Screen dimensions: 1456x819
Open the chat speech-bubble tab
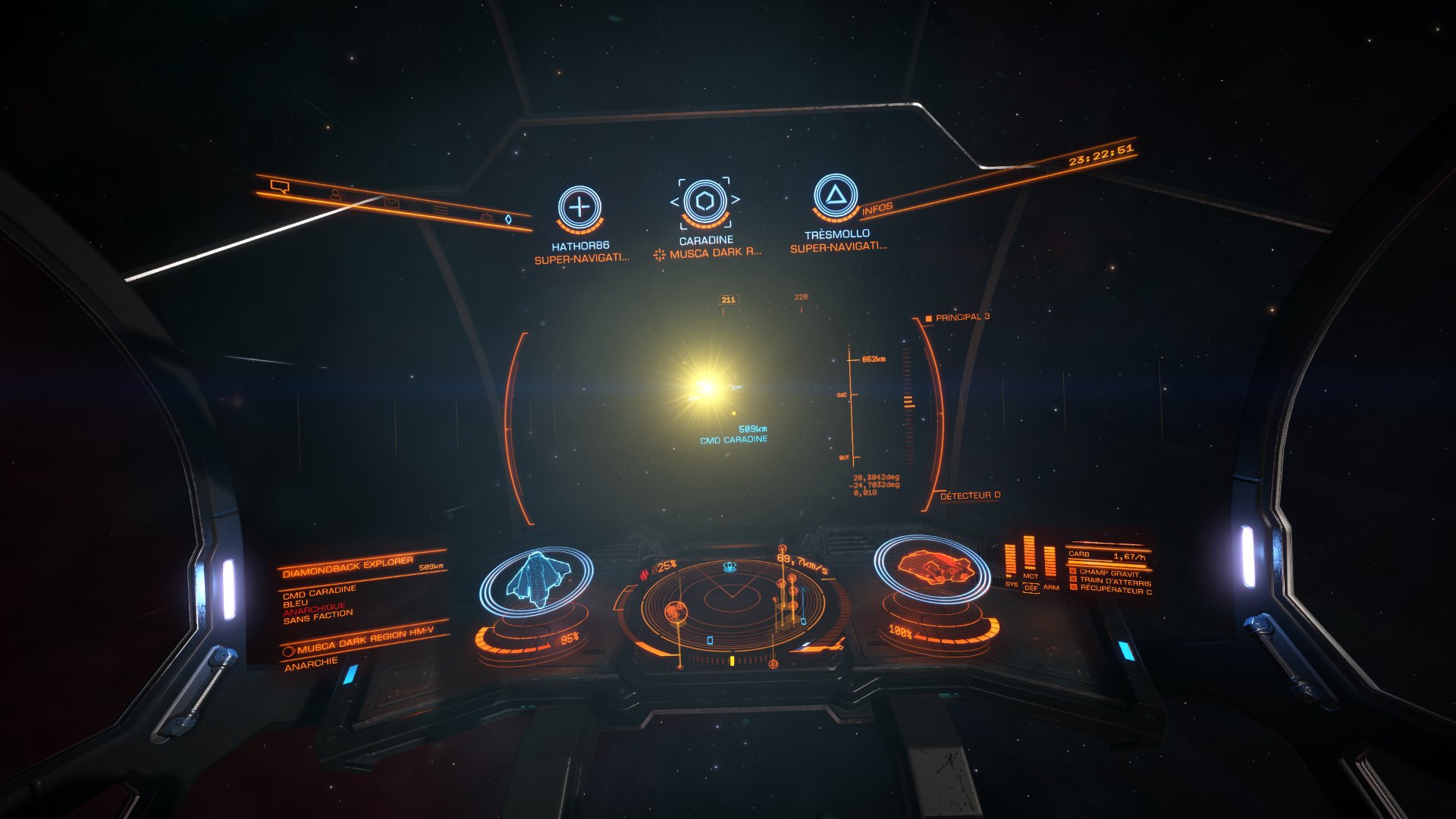(x=279, y=186)
